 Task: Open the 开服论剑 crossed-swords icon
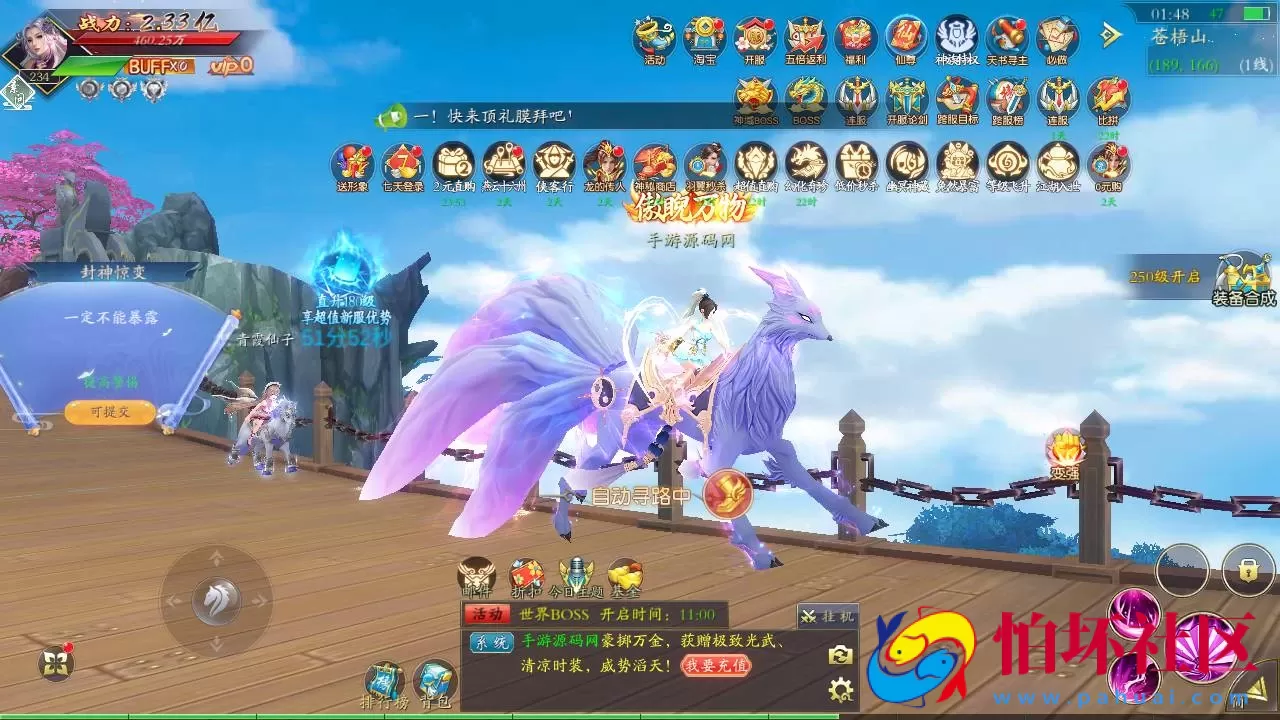(x=907, y=99)
